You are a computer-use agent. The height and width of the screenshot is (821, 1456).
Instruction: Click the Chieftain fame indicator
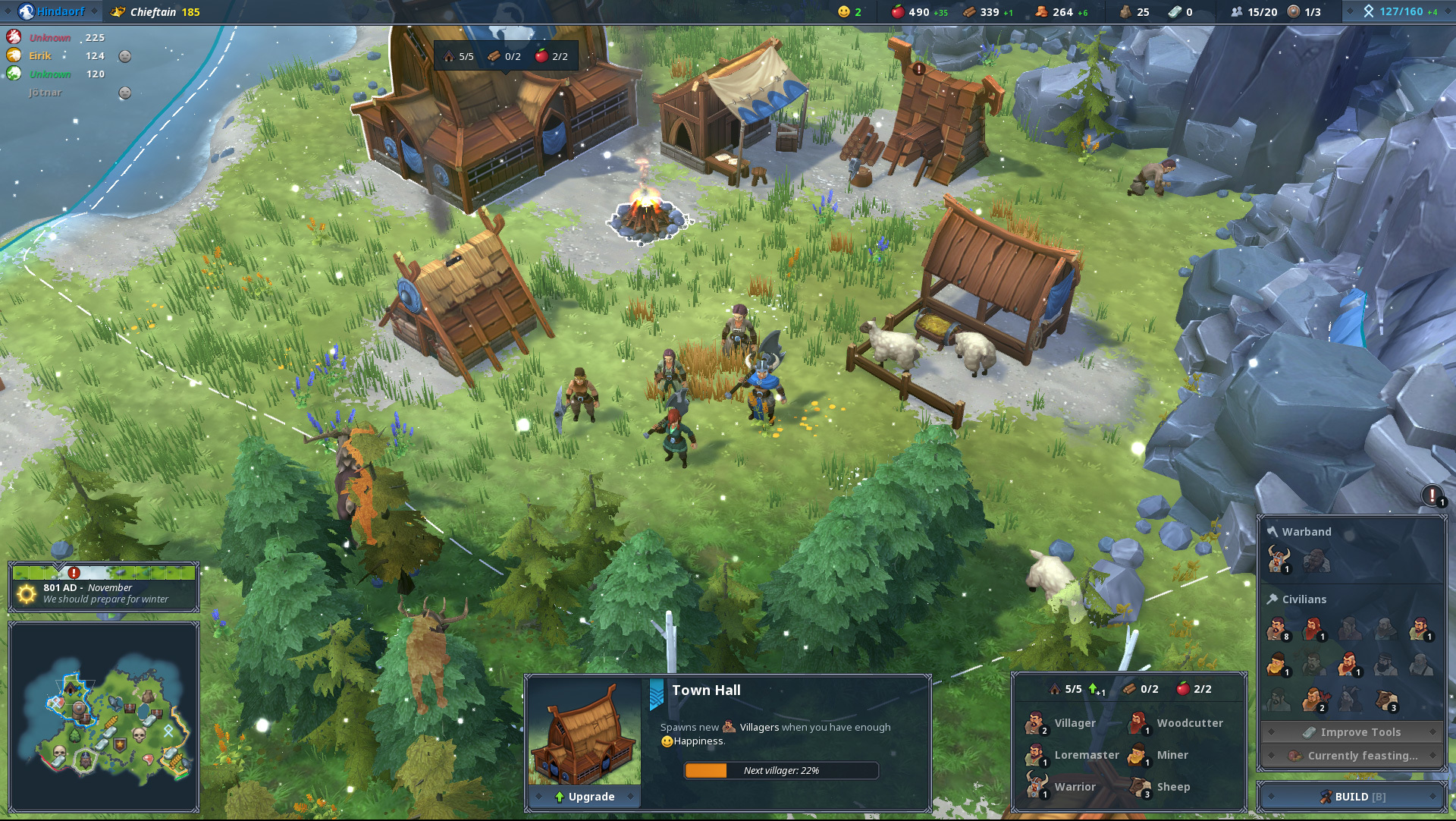point(156,12)
